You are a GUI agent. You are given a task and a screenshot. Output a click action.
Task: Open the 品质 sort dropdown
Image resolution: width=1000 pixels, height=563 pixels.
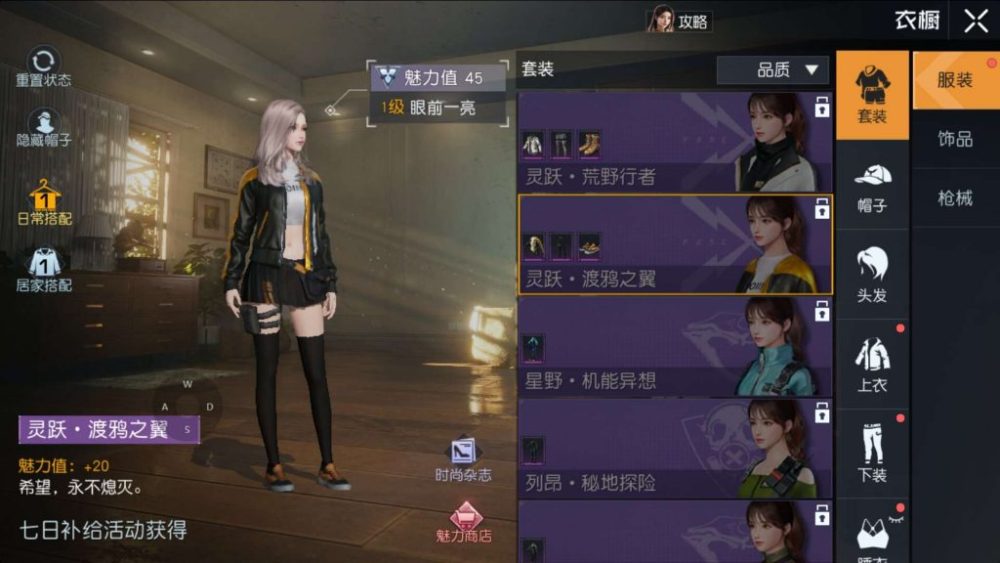[x=772, y=70]
